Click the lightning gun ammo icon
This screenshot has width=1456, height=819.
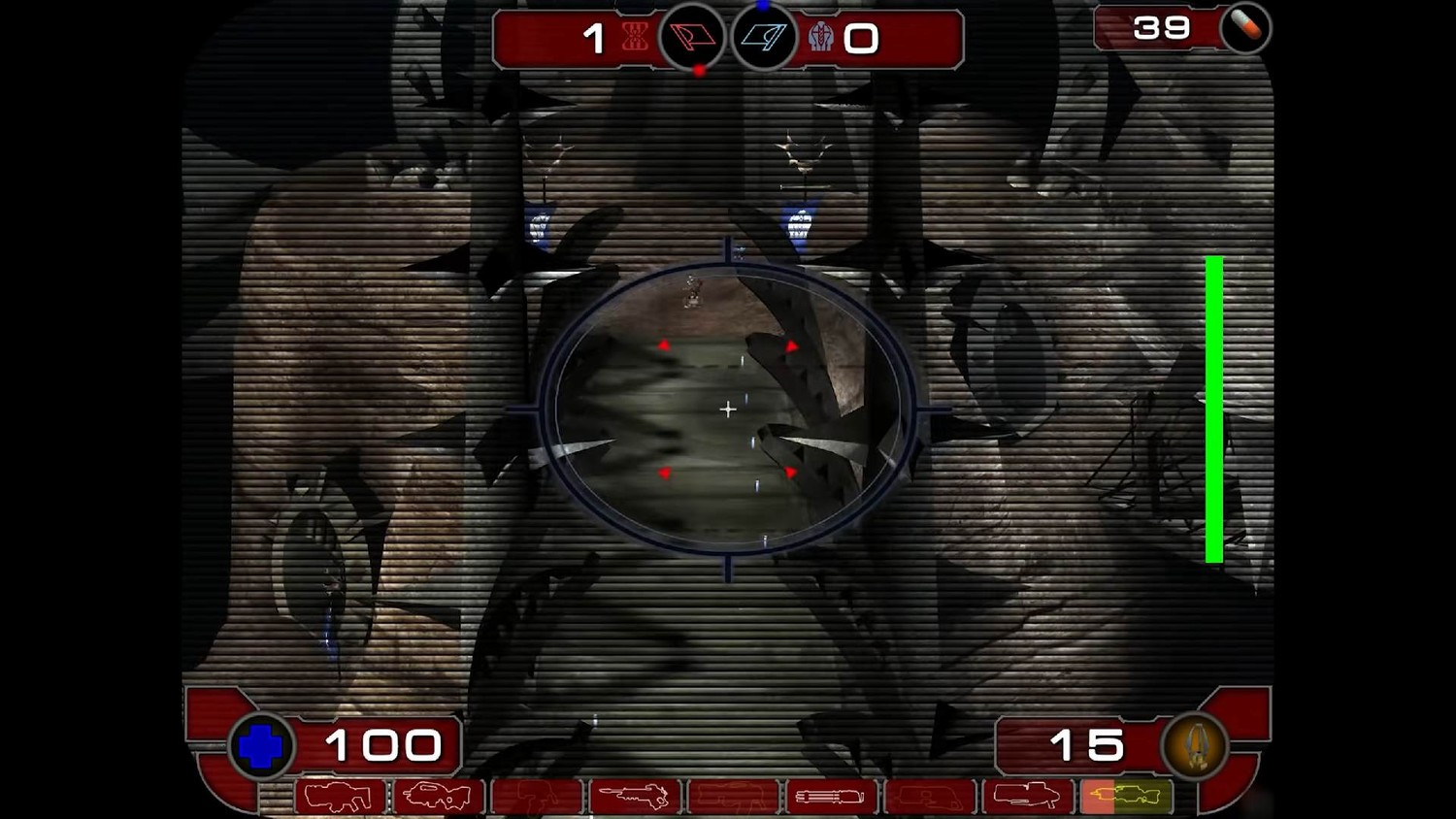click(1196, 746)
